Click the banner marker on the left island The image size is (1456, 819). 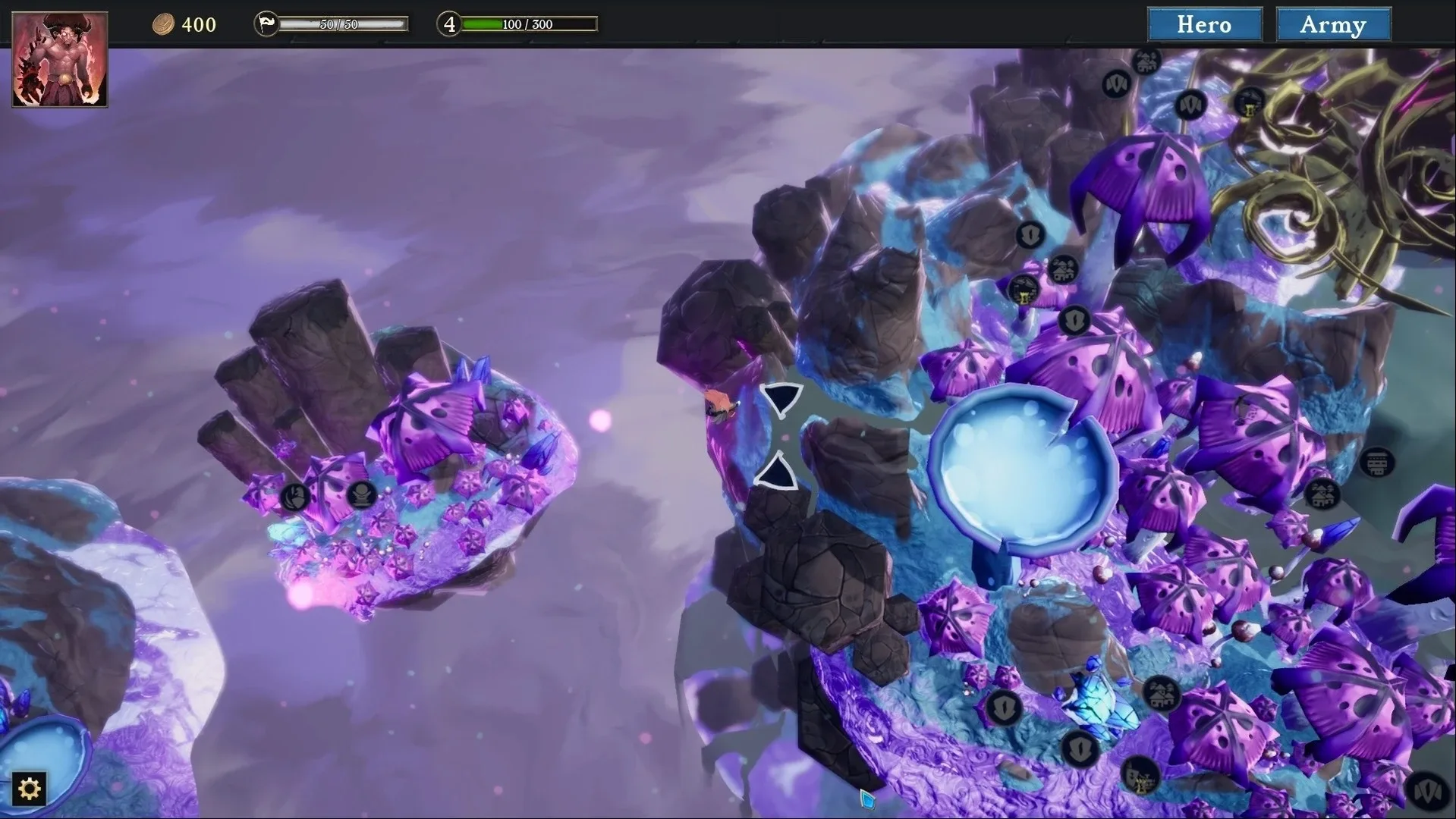point(294,497)
